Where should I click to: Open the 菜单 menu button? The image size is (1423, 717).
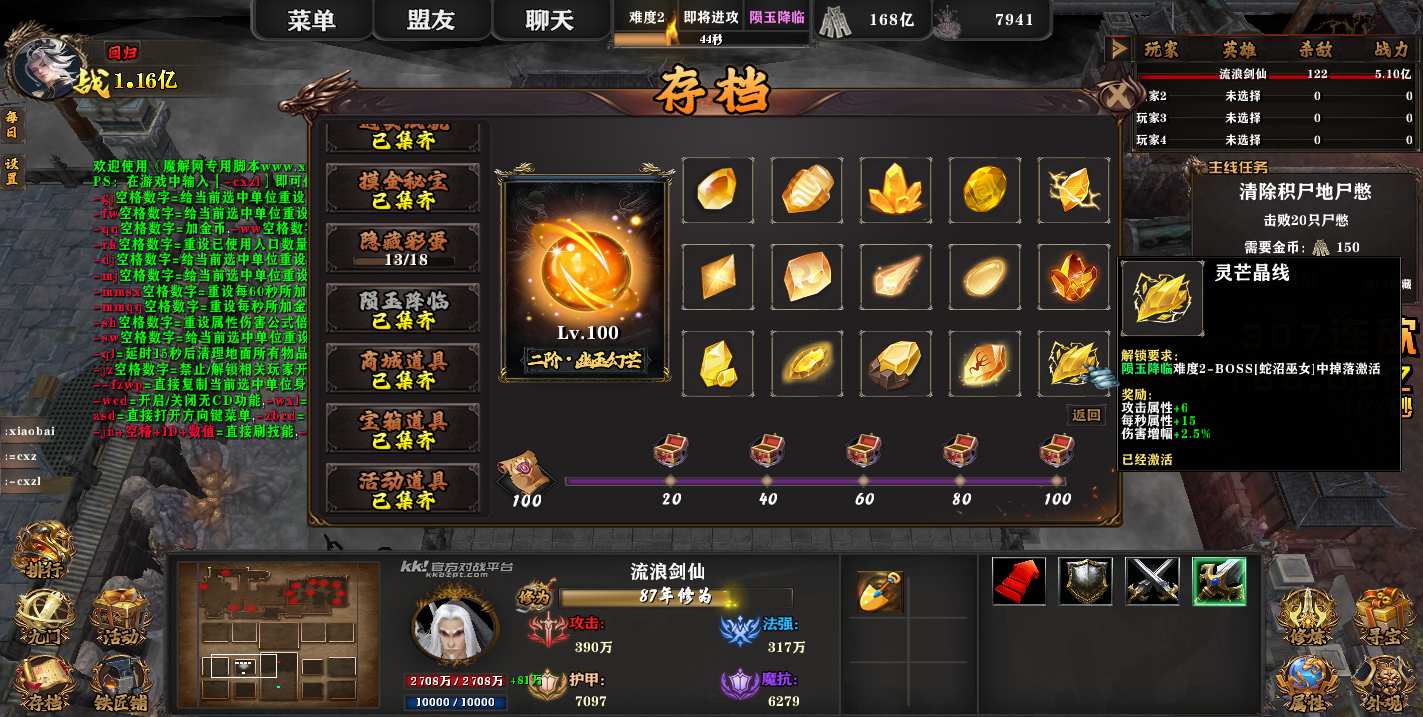pos(311,21)
